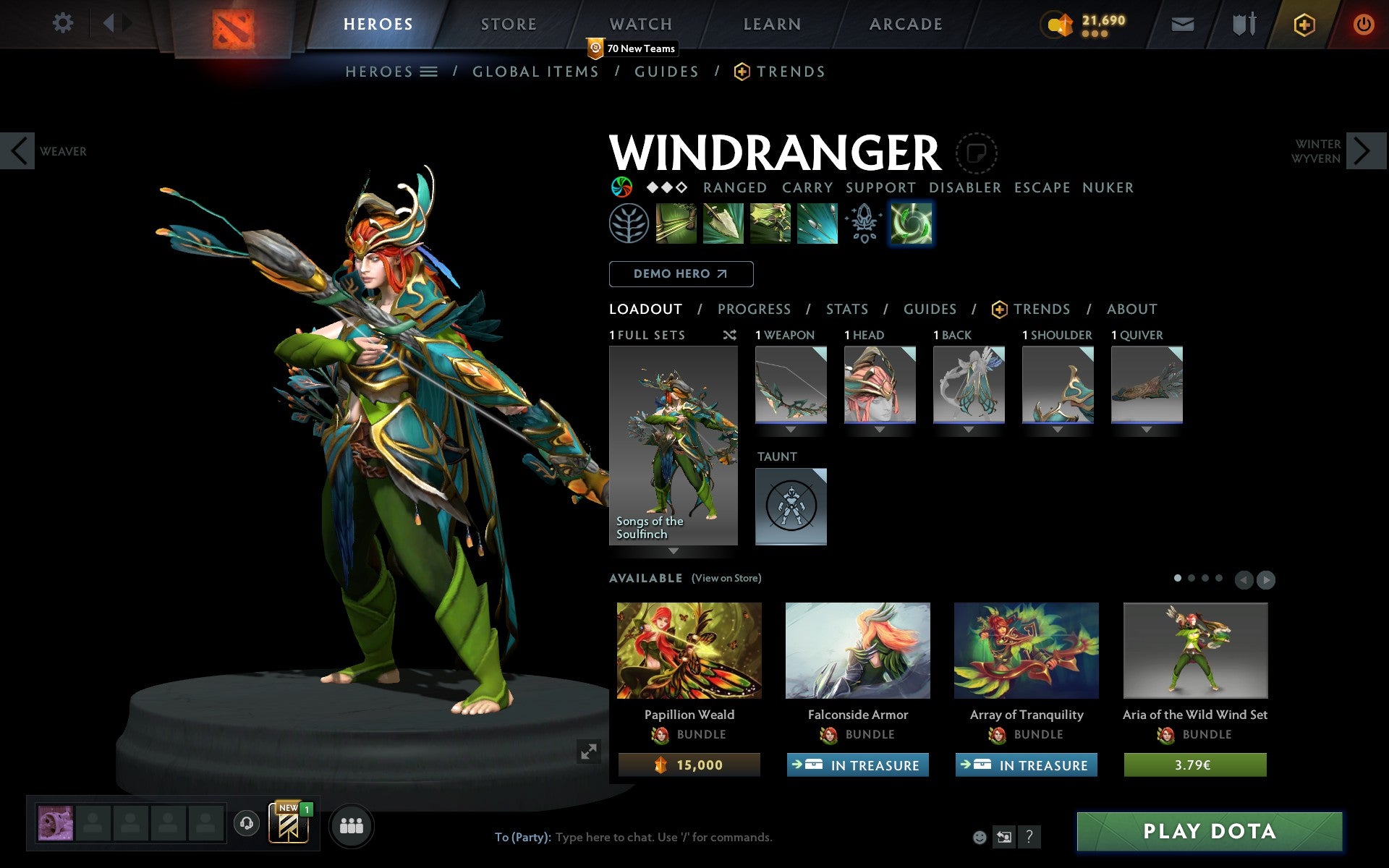Open the Weapon loadout slot
The width and height of the screenshot is (1389, 868).
click(x=791, y=385)
